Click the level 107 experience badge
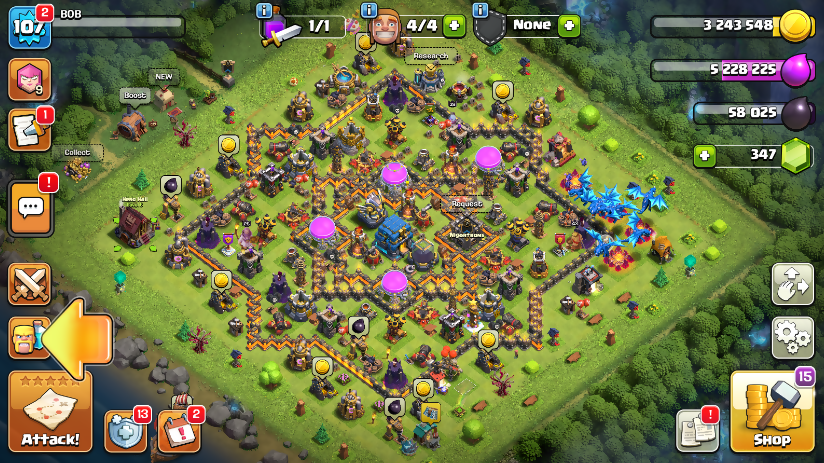Image resolution: width=824 pixels, height=463 pixels. 28,28
